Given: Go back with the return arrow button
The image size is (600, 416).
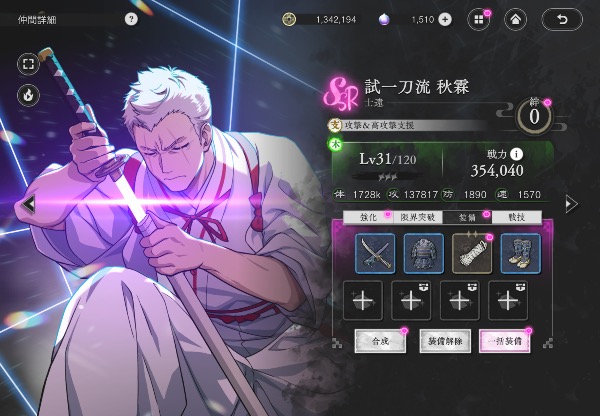Looking at the screenshot, I should click(x=562, y=19).
